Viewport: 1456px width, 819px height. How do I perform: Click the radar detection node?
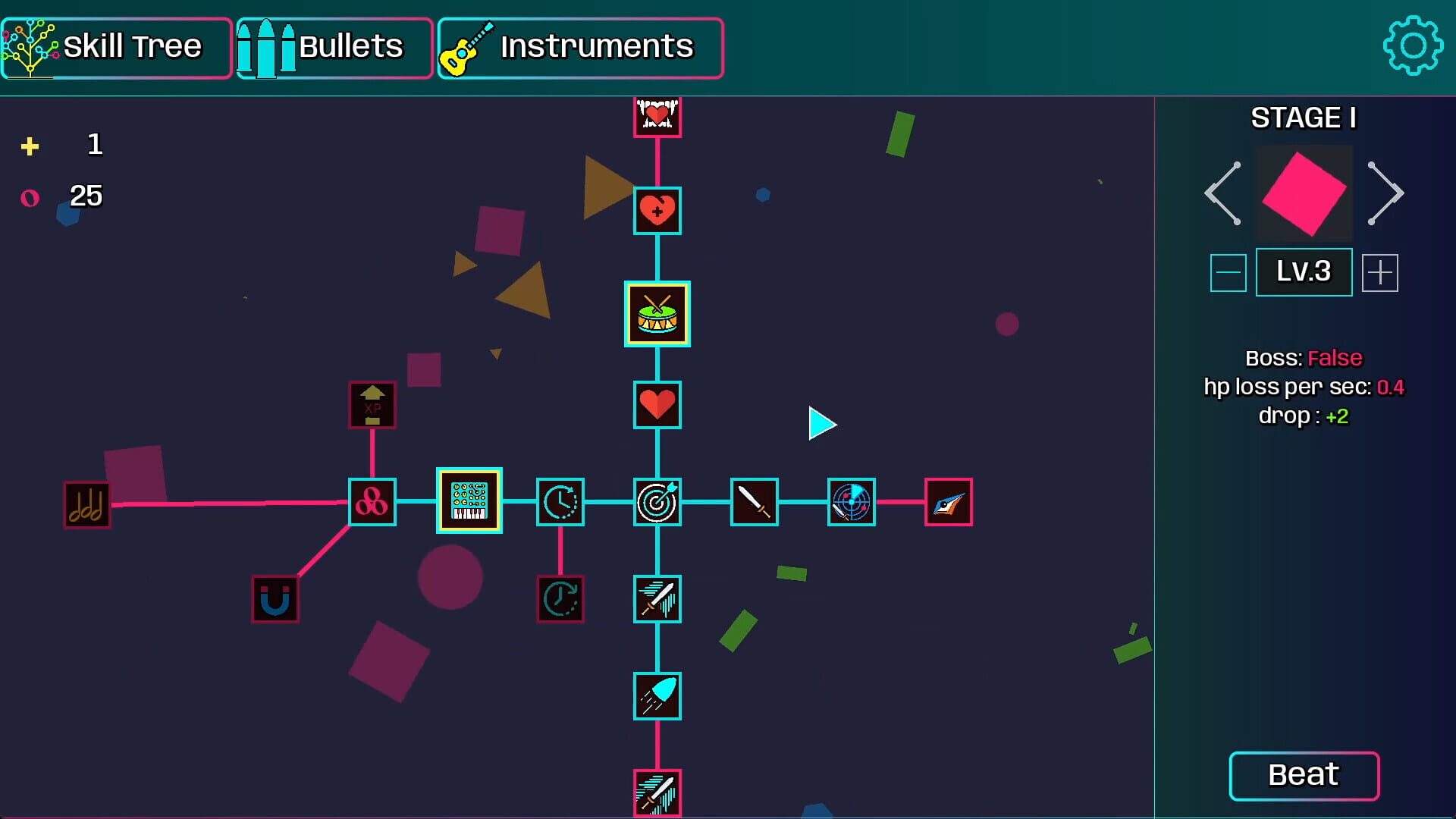pyautogui.click(x=851, y=502)
